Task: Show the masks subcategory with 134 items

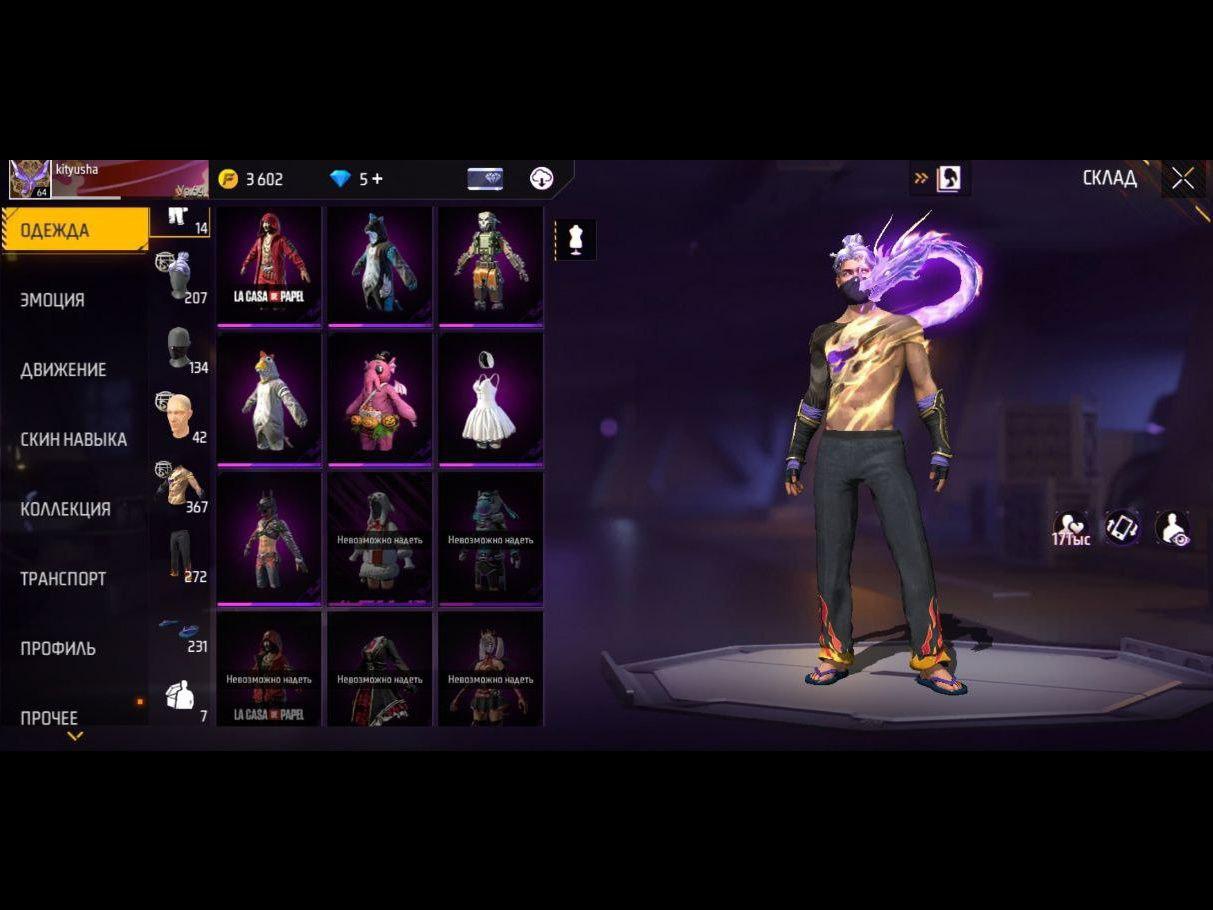Action: (x=181, y=350)
